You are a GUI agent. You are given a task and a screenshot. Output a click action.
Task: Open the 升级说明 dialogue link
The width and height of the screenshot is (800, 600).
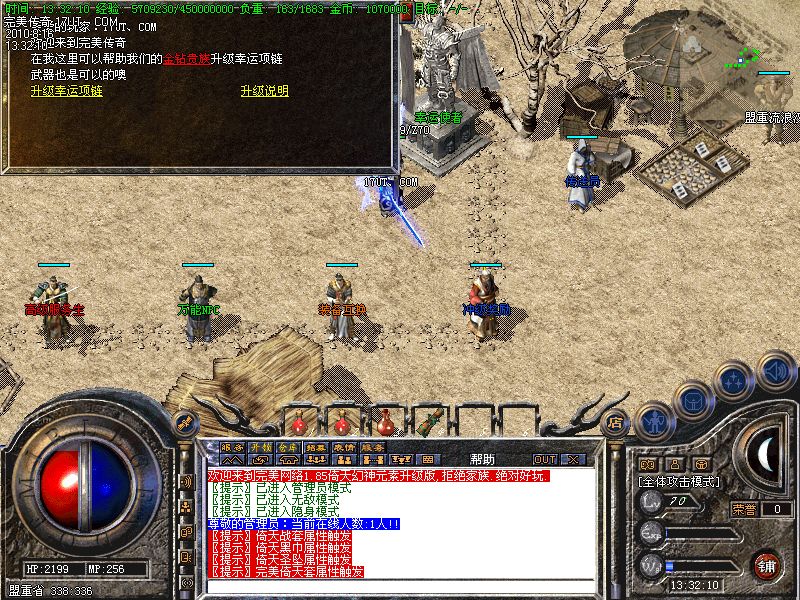[x=264, y=91]
